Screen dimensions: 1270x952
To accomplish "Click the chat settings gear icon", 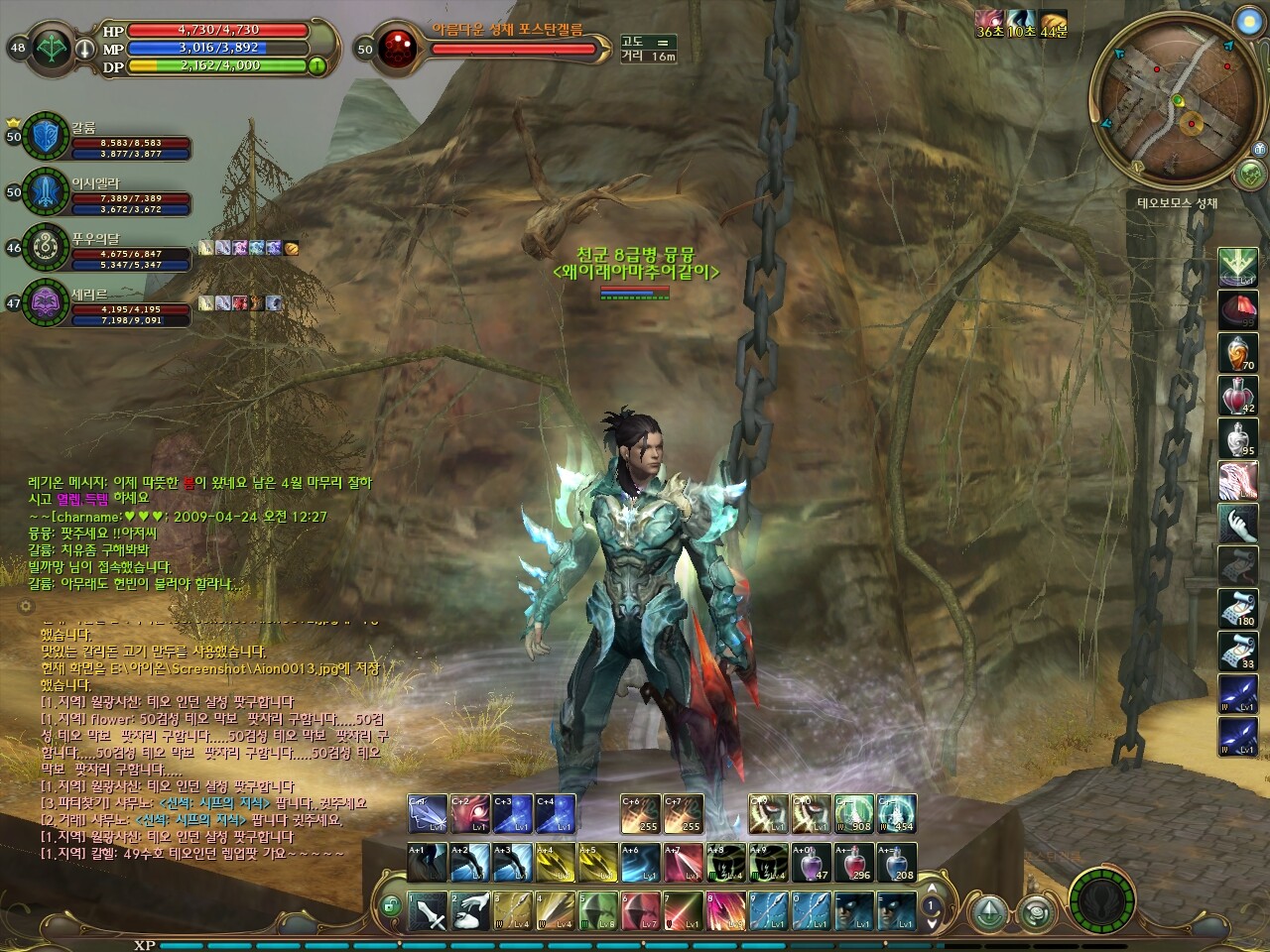I will tap(26, 605).
